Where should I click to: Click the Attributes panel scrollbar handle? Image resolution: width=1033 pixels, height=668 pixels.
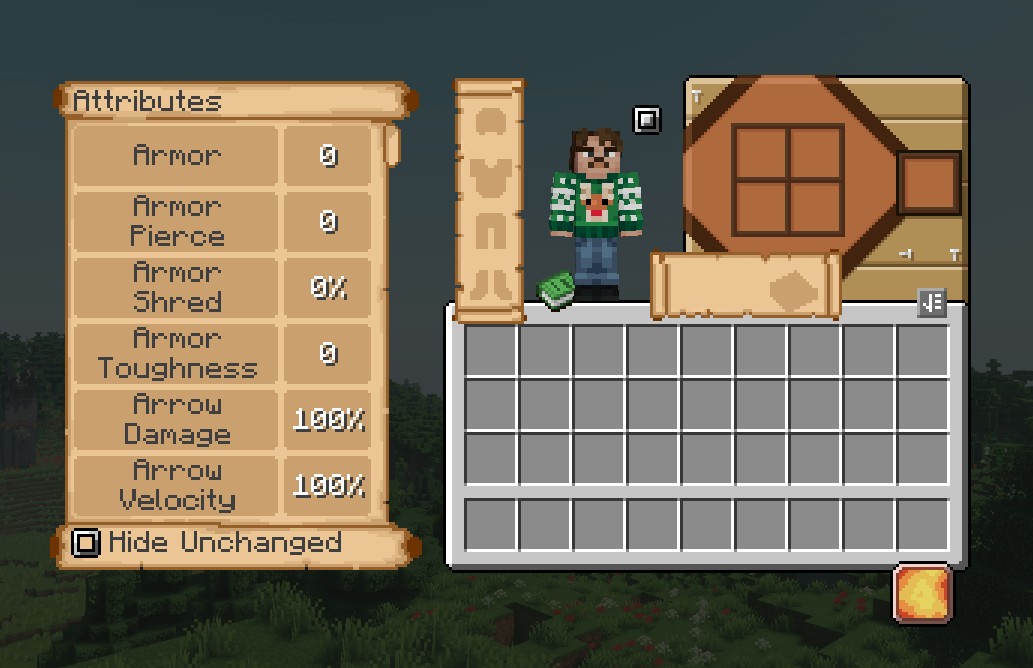(x=392, y=146)
